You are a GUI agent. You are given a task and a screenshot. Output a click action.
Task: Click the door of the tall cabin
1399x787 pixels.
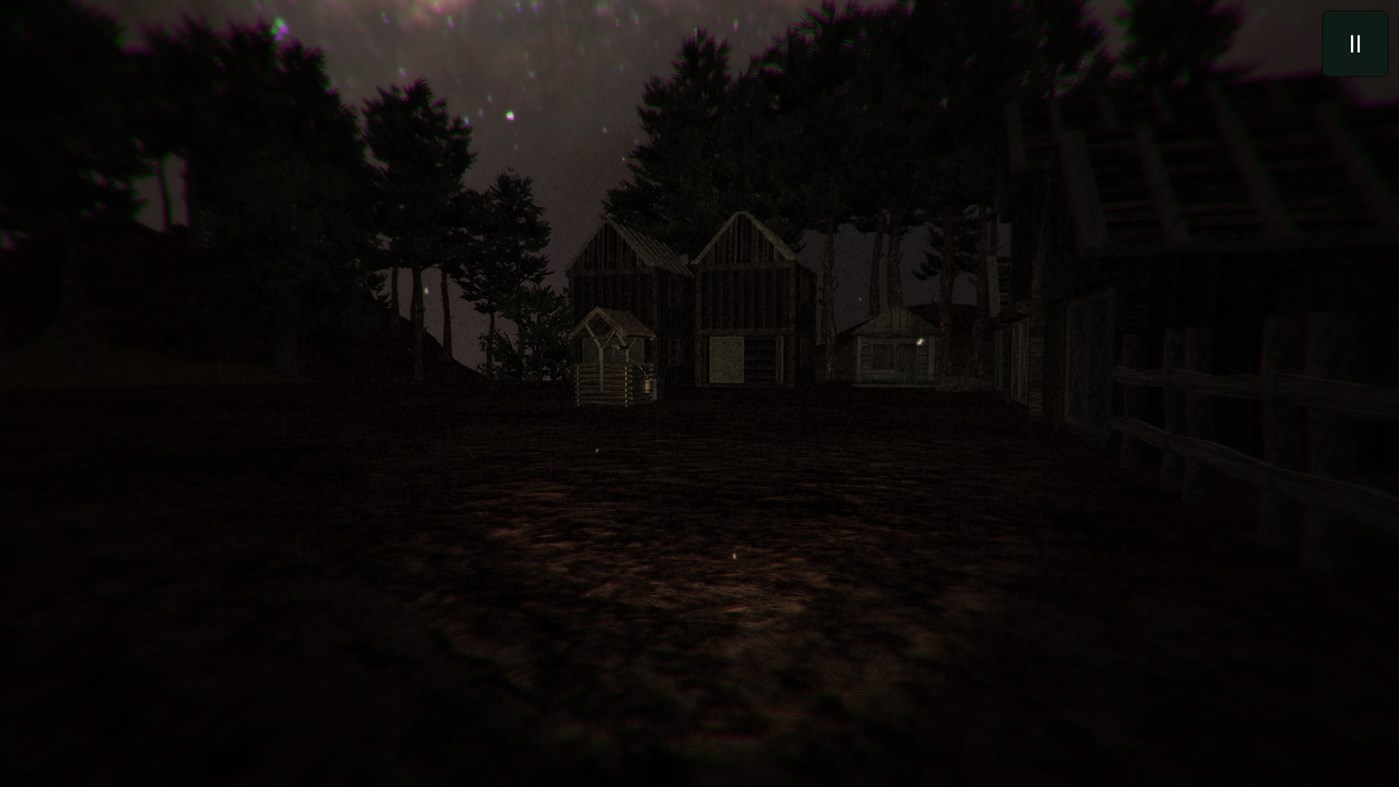point(728,360)
